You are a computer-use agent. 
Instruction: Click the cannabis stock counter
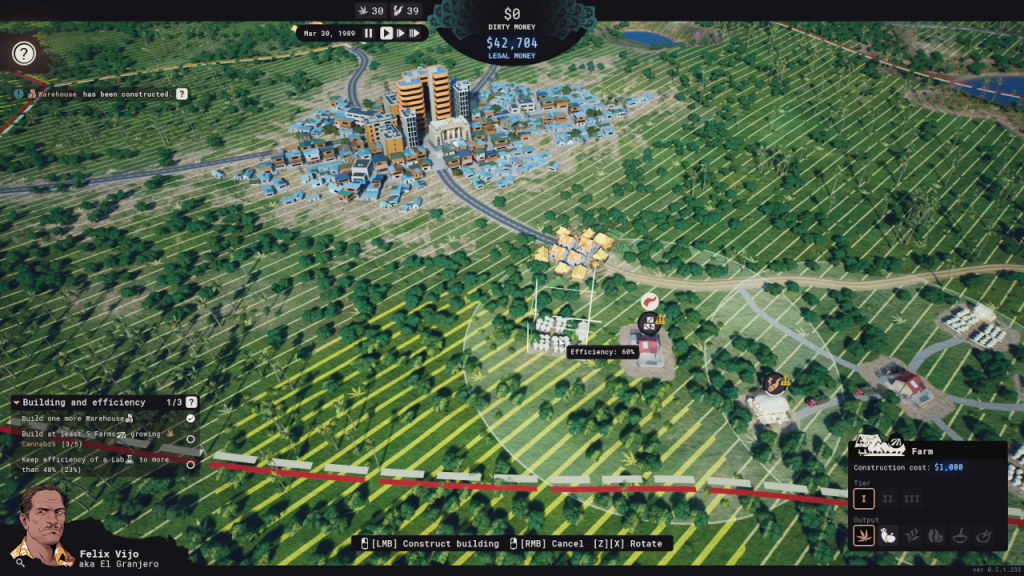pyautogui.click(x=371, y=10)
